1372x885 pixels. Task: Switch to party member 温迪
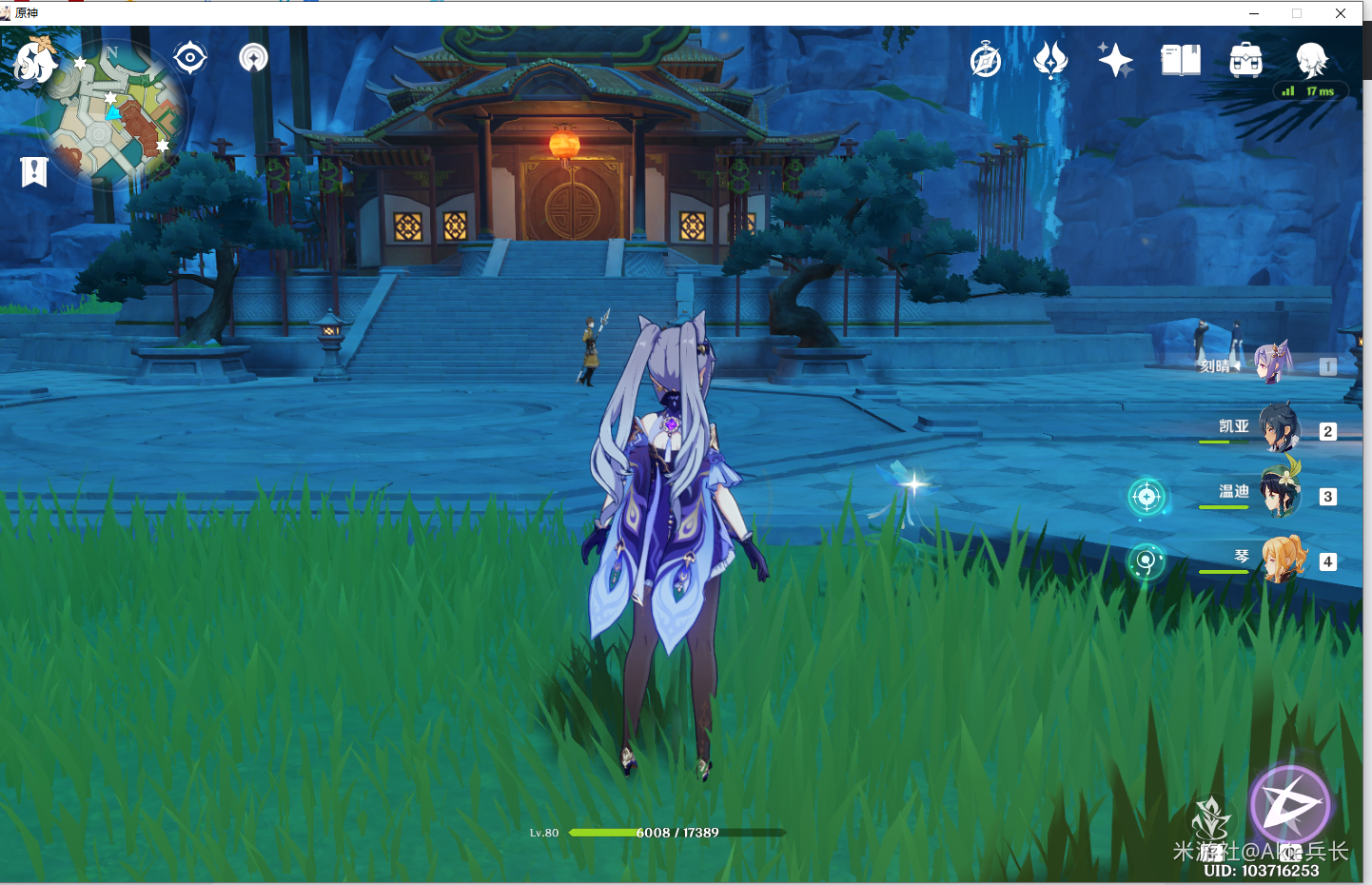tap(1281, 493)
